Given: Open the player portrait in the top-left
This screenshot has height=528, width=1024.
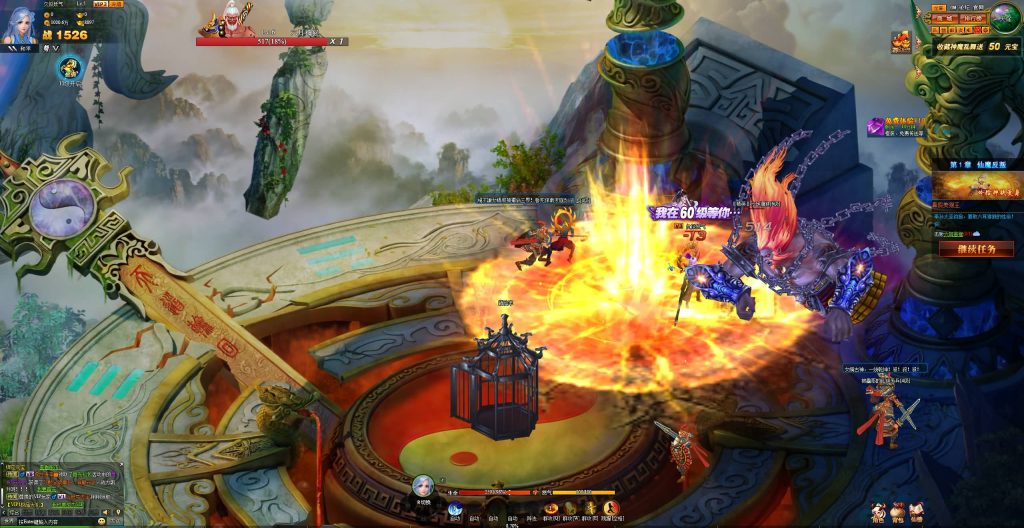Looking at the screenshot, I should tap(21, 24).
